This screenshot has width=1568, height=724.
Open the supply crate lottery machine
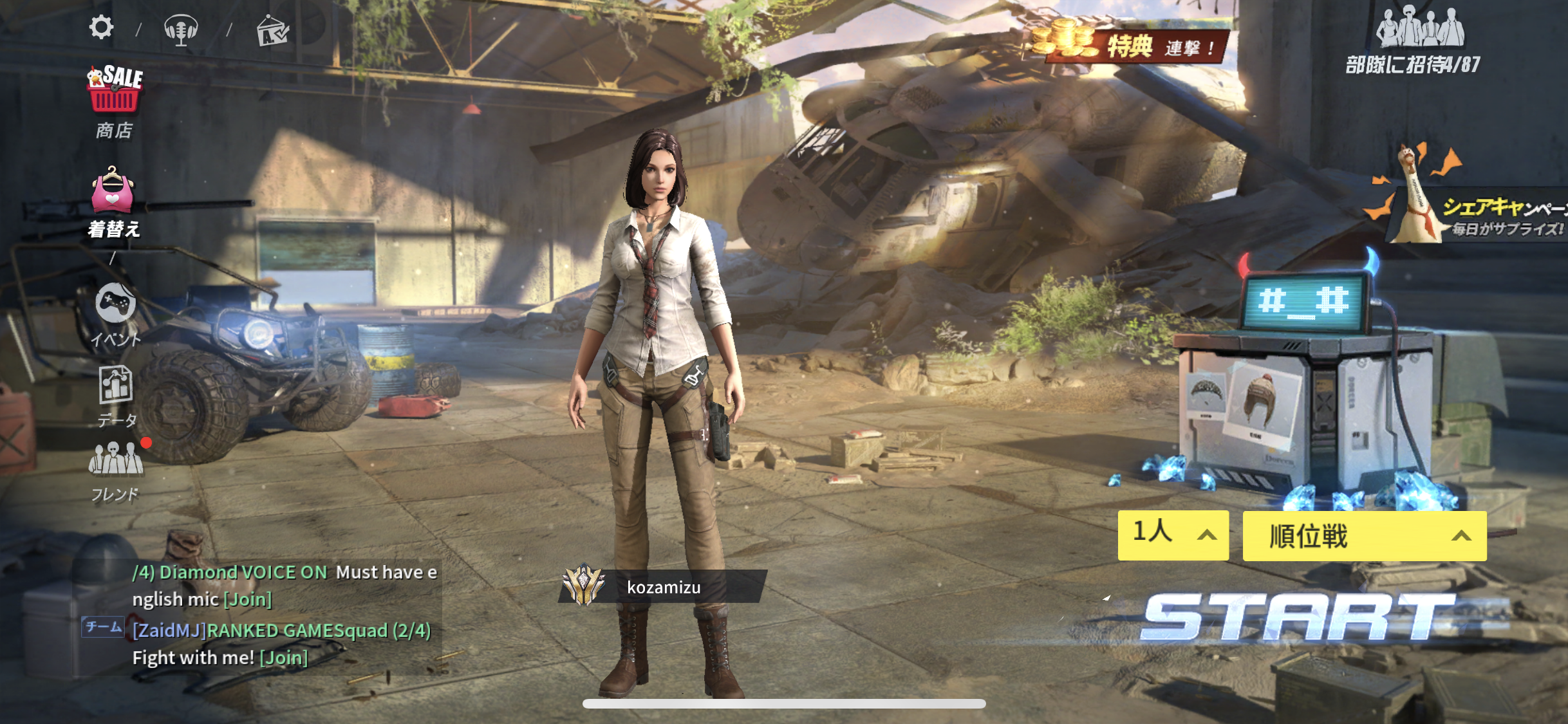(1307, 386)
